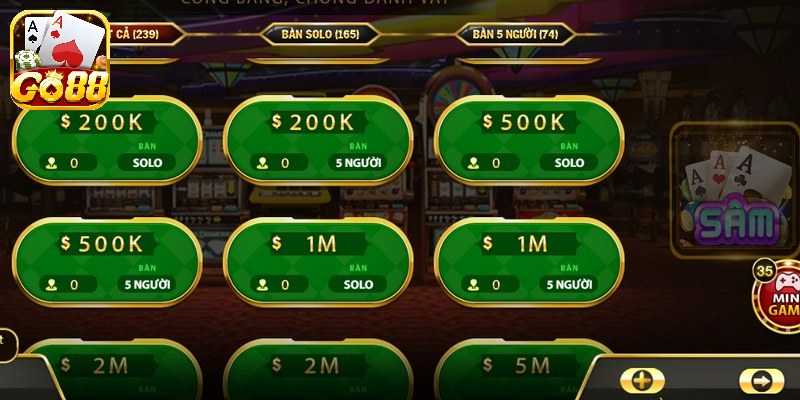Click the gold arrow button
This screenshot has width=800, height=400.
761,381
